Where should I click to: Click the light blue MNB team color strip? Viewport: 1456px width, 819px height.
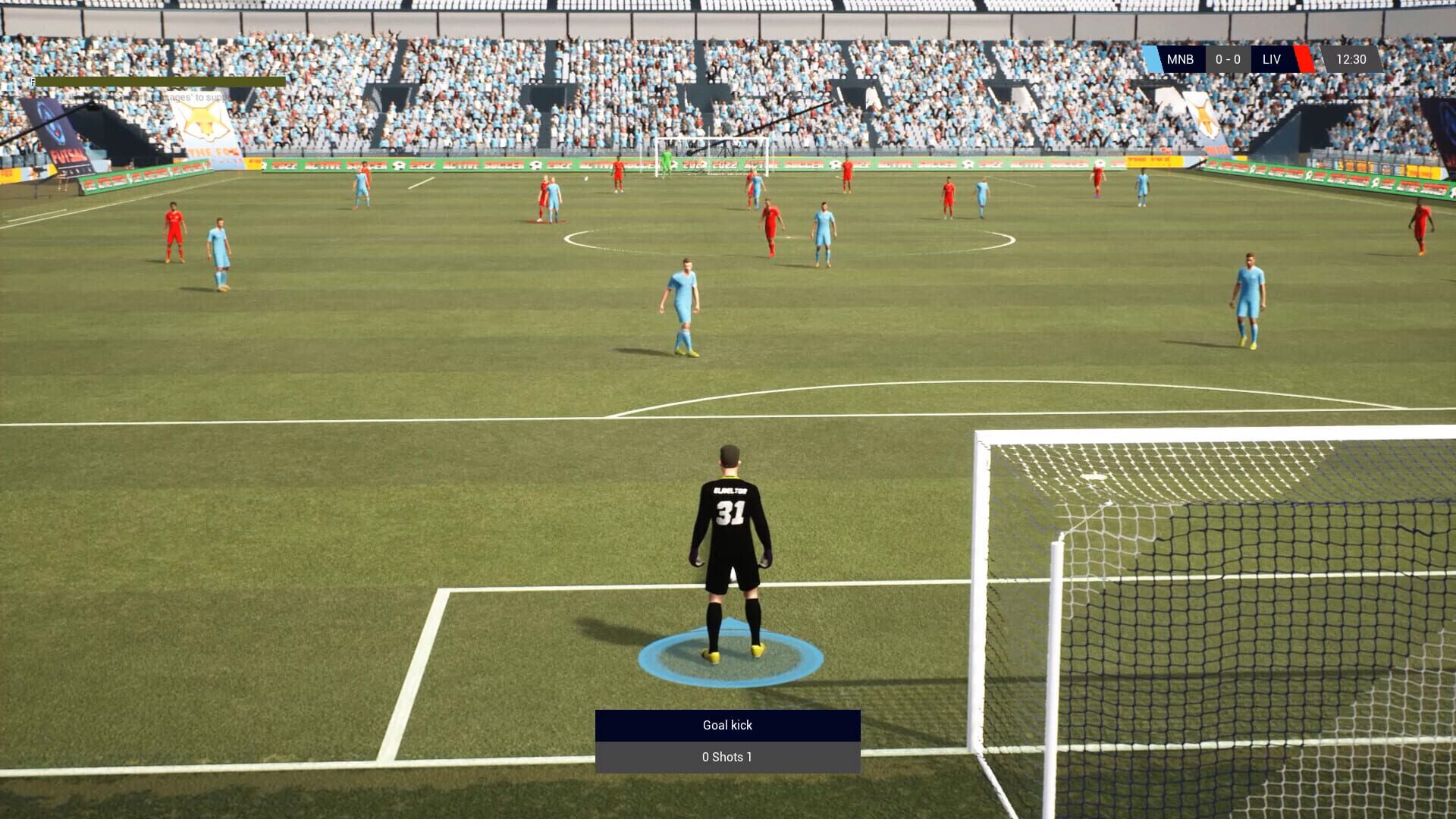(1153, 59)
